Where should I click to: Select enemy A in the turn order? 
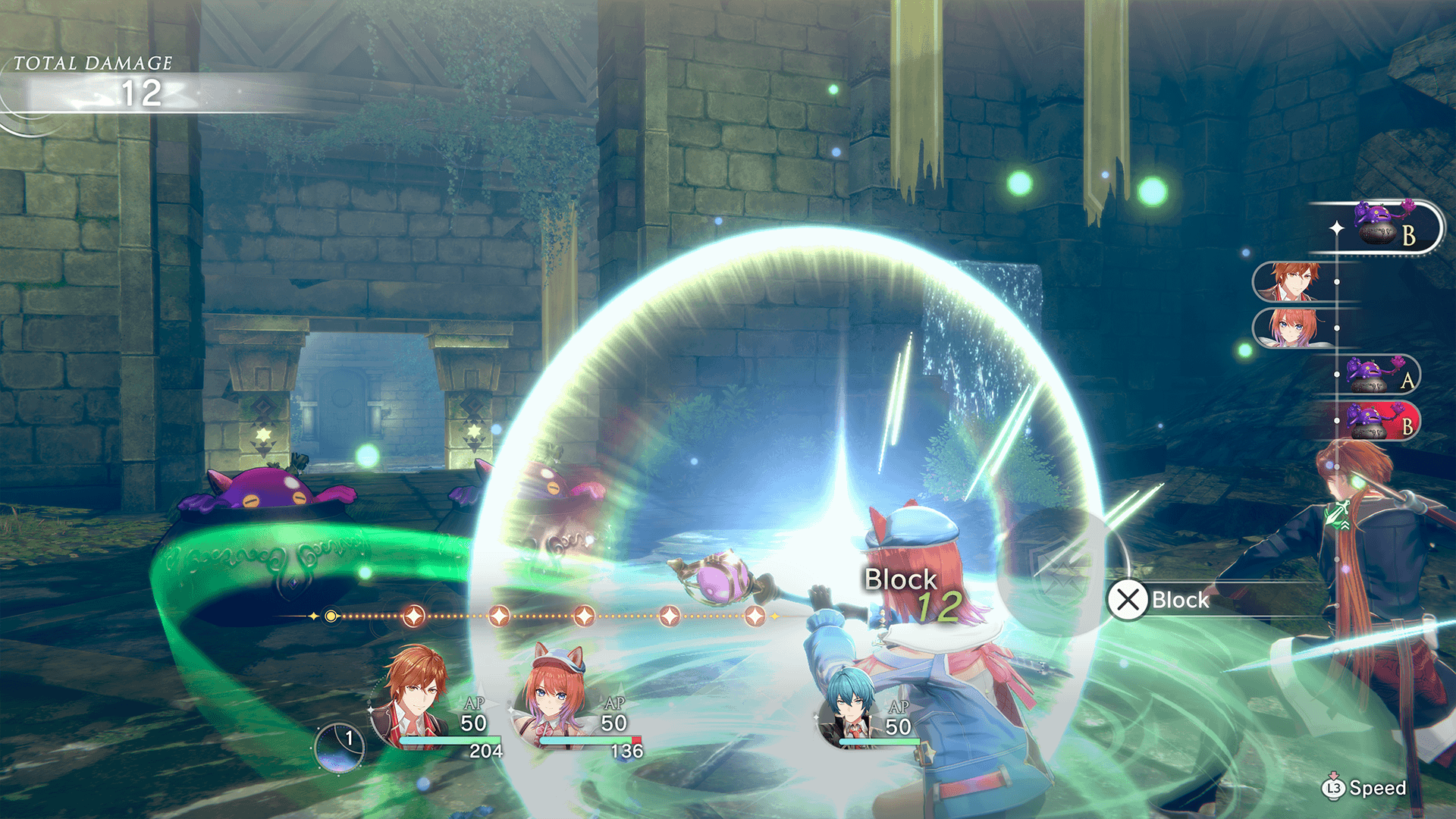point(1378,375)
